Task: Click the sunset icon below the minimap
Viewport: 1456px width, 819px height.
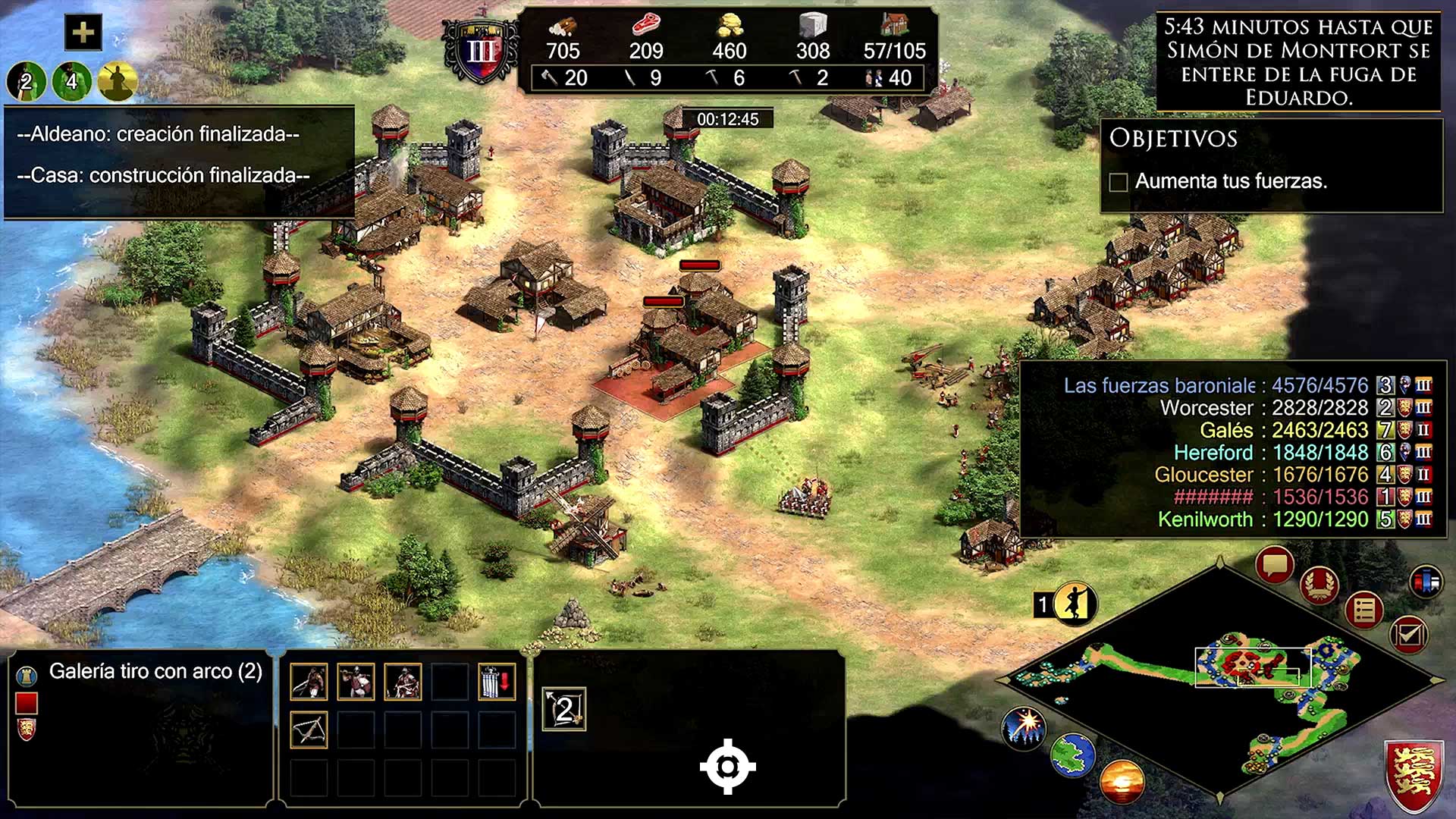Action: pos(1122,781)
